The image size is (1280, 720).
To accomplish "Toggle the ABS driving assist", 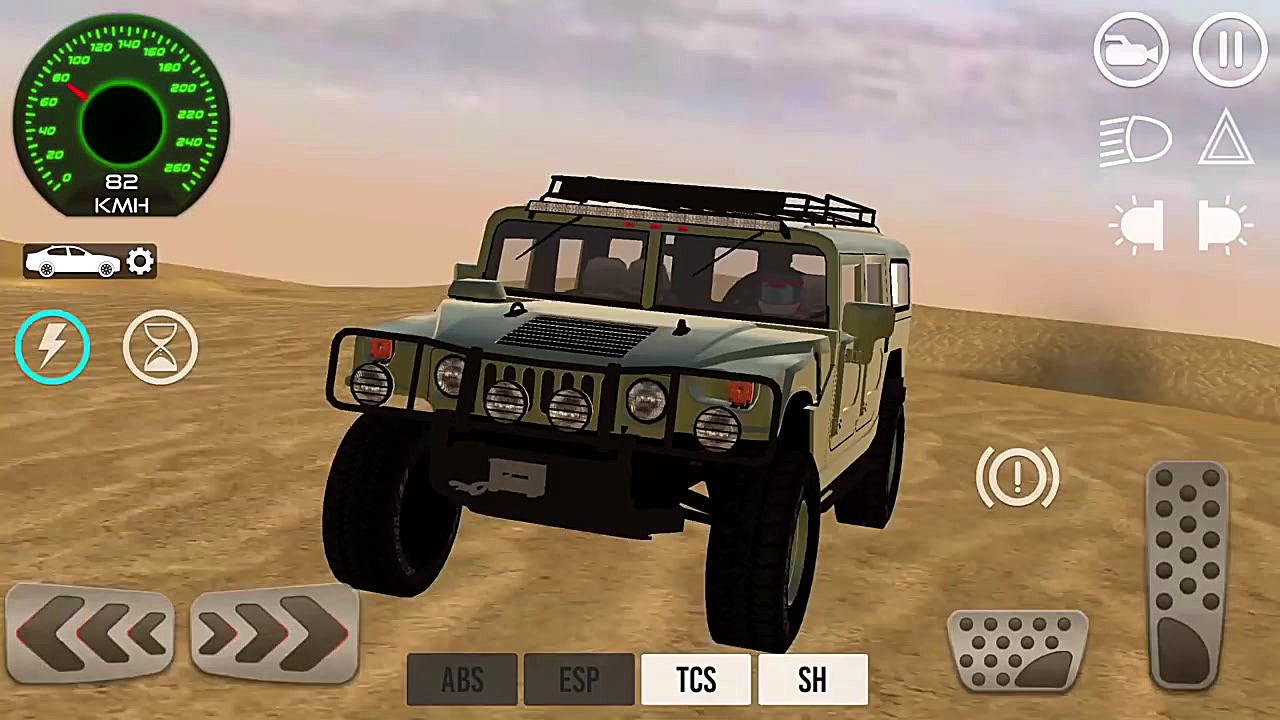I will pos(462,680).
